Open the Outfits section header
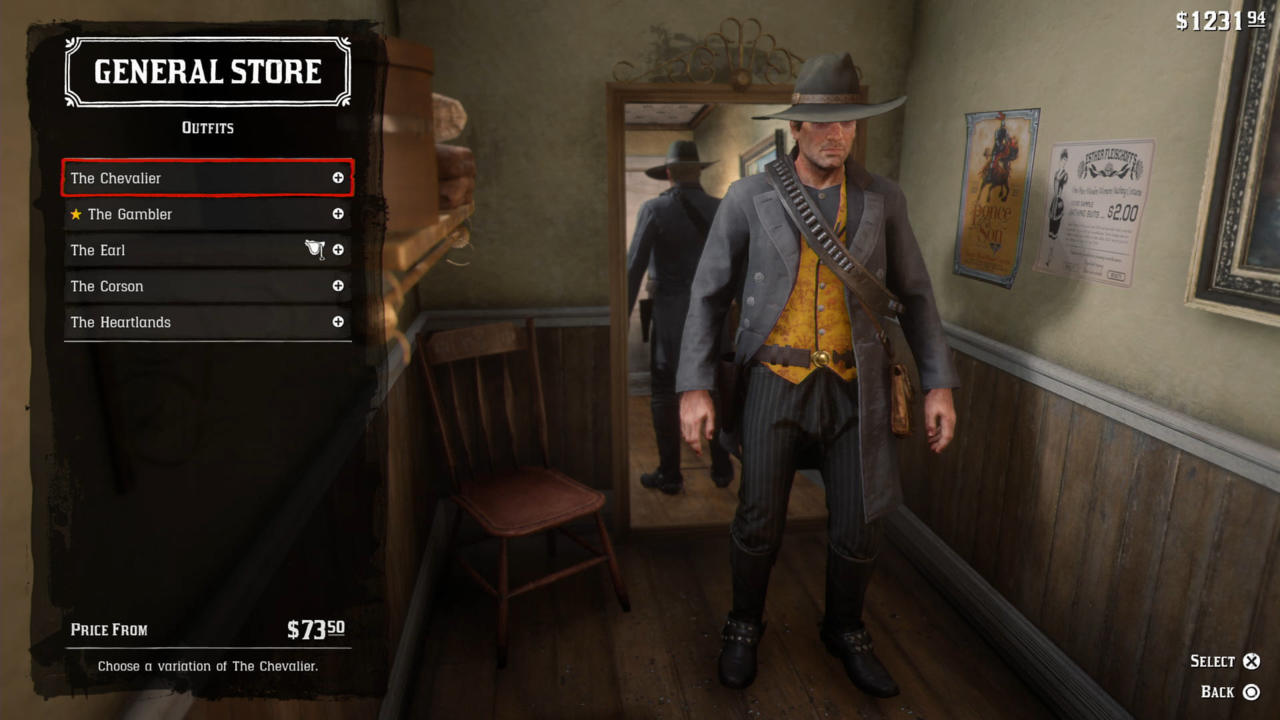 (x=207, y=128)
